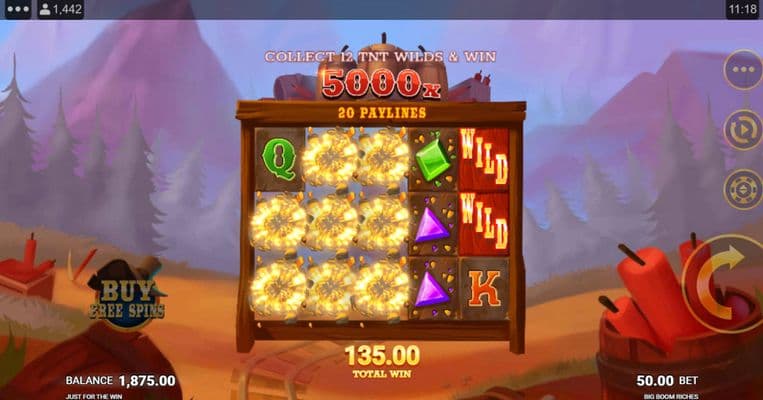
Task: Open the three-dot game menu on the right
Action: [x=742, y=70]
